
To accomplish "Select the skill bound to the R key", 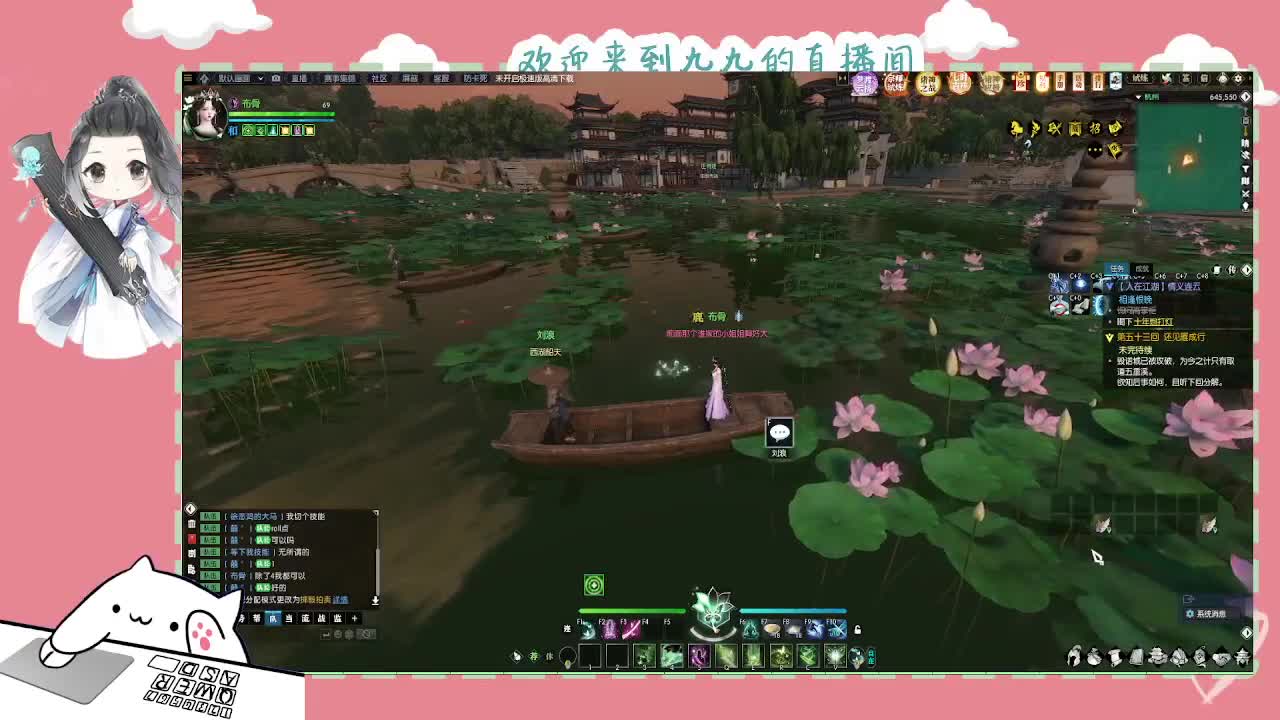I will pos(780,655).
